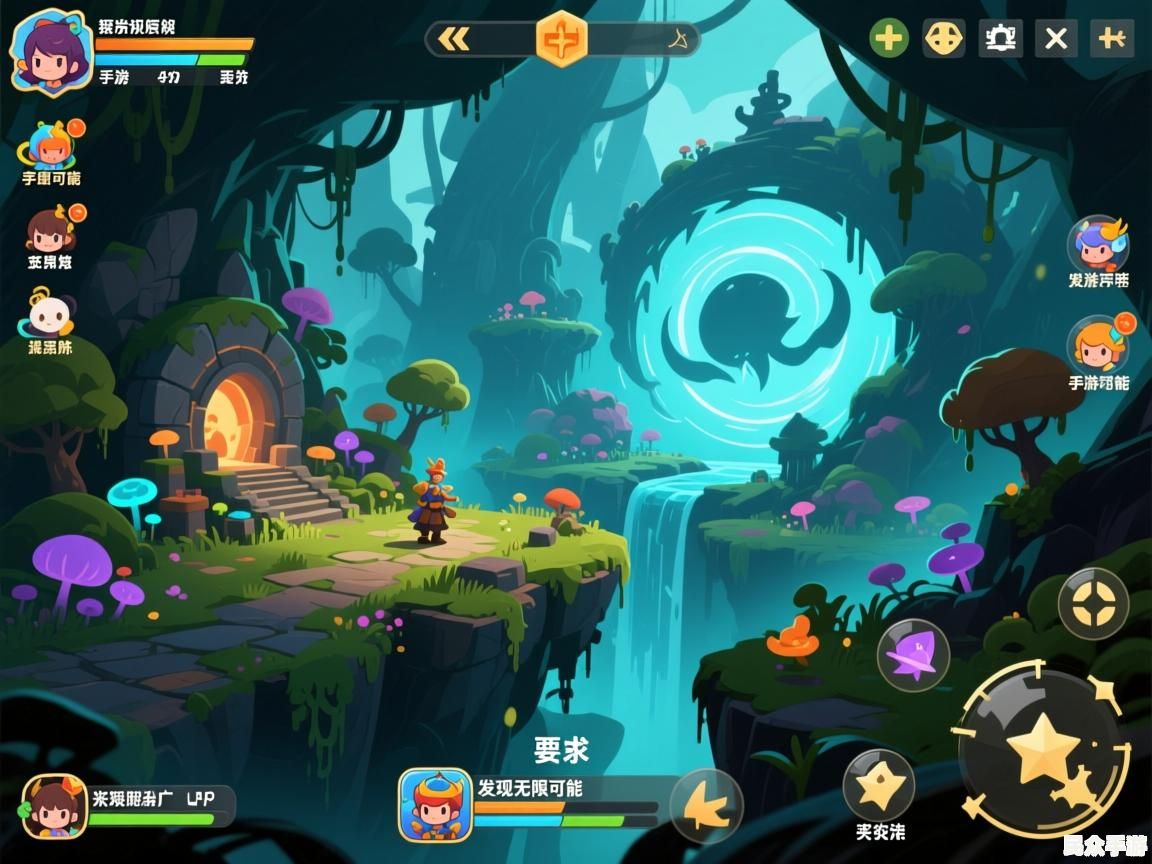Select the white panda companion icon
This screenshot has height=864, width=1152.
49,314
